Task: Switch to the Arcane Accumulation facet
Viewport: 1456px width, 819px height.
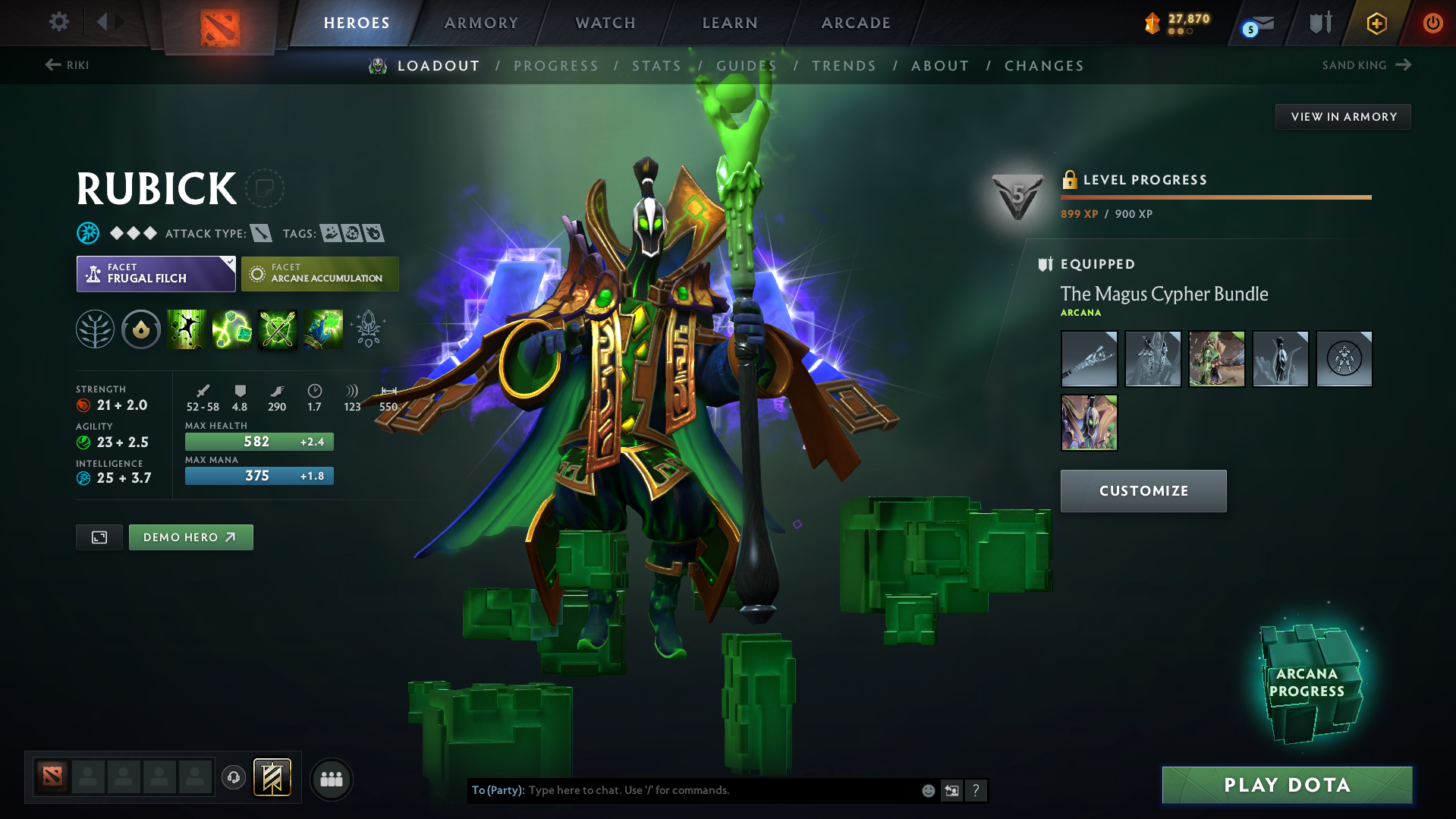Action: click(x=319, y=274)
